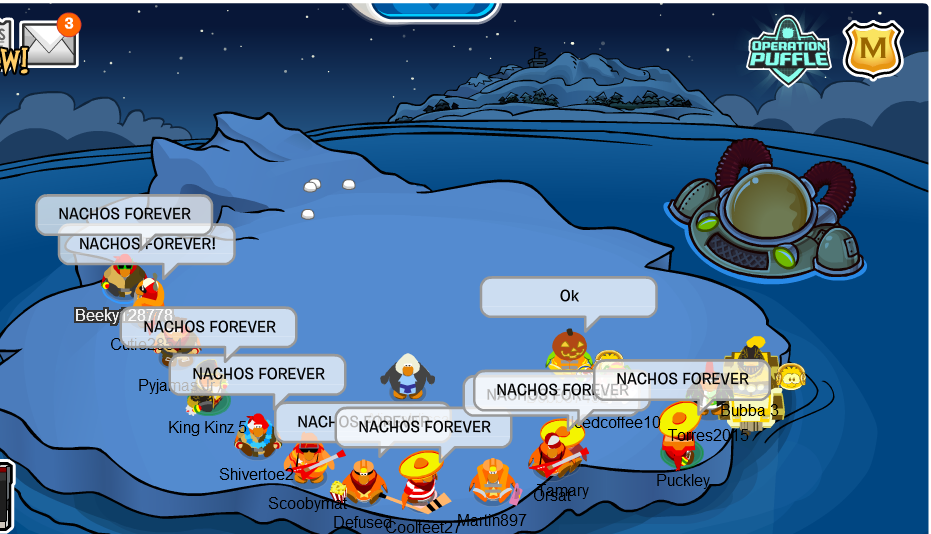Open the Operation Puffle badge
The height and width of the screenshot is (534, 931).
click(x=788, y=48)
